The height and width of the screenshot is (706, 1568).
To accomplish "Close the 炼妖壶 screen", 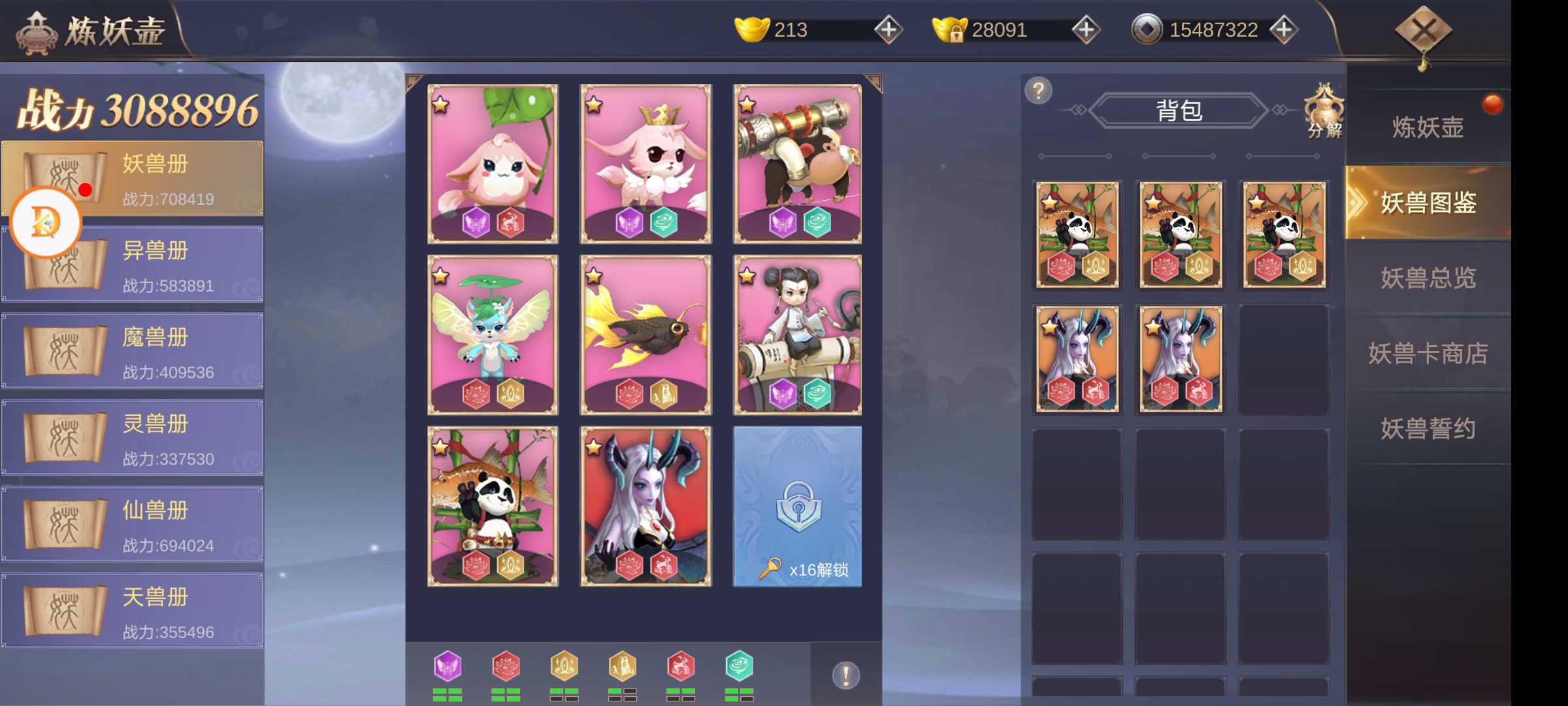I will (1423, 30).
